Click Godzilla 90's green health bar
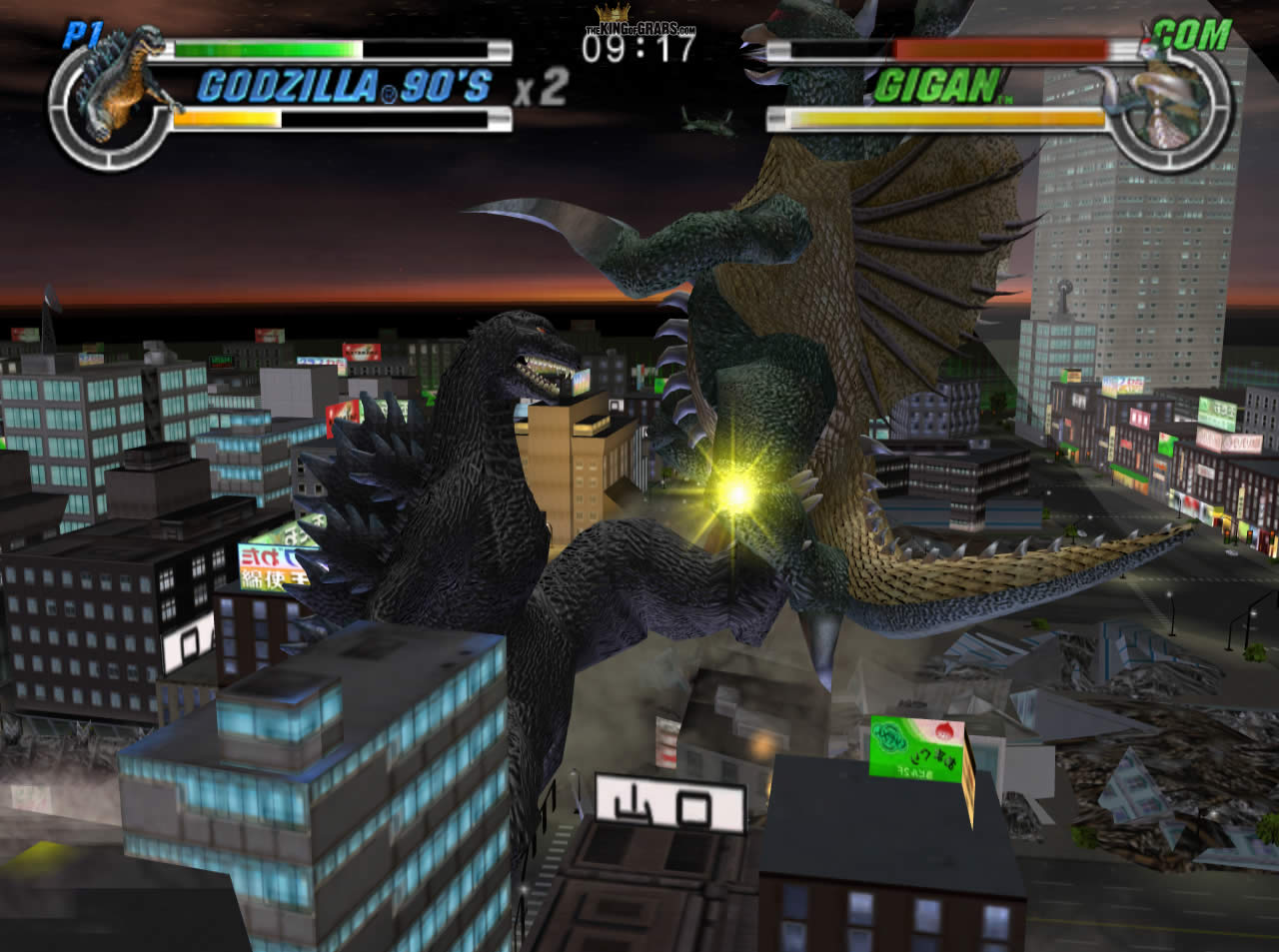 [265, 46]
